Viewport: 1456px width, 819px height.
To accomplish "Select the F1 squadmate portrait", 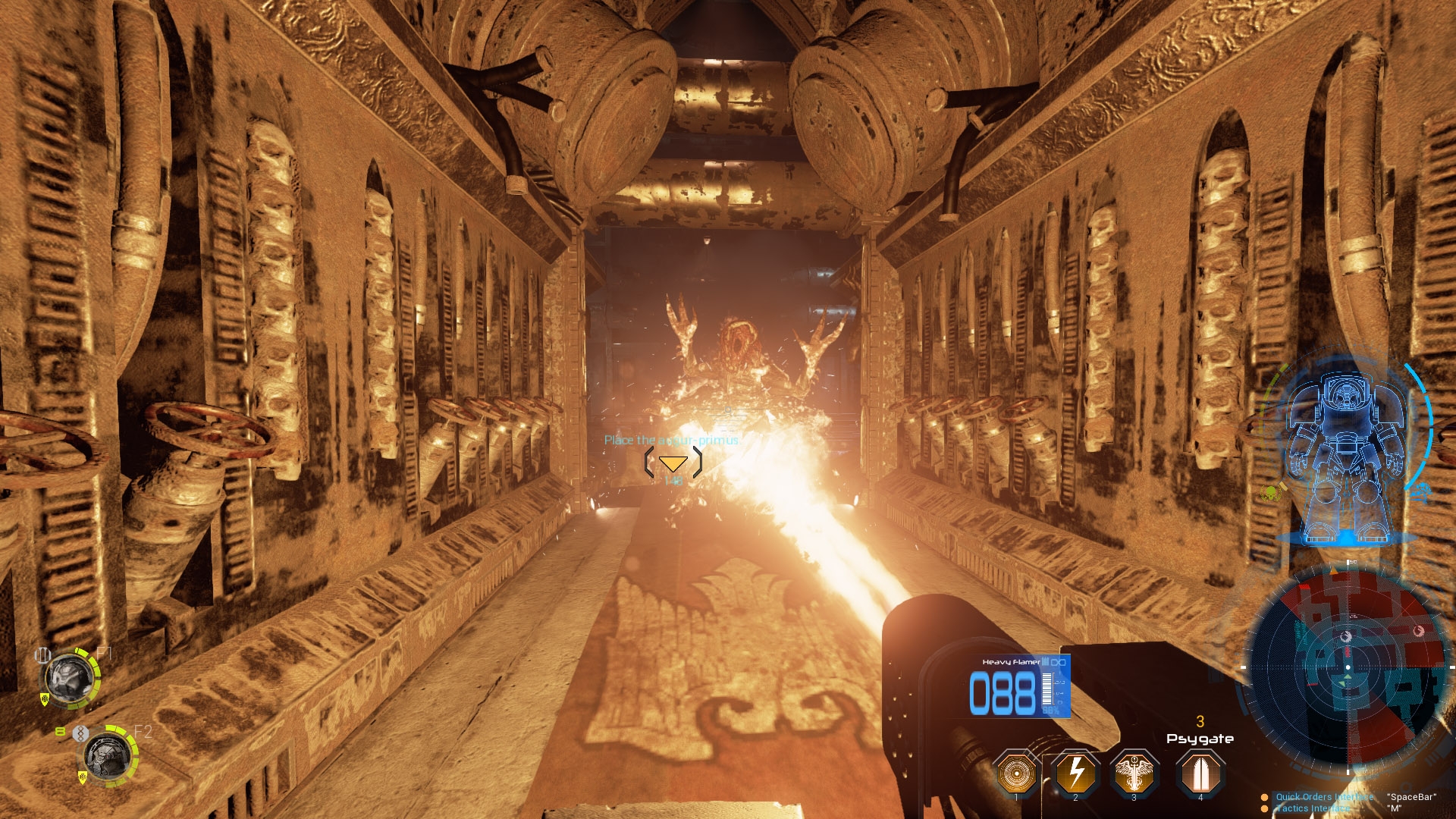I will 70,679.
